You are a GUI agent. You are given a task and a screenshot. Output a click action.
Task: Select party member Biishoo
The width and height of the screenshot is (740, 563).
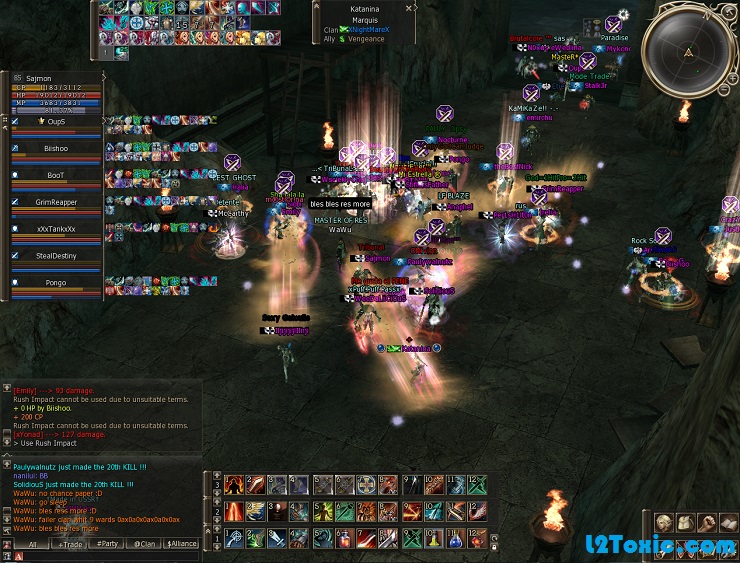tap(57, 147)
